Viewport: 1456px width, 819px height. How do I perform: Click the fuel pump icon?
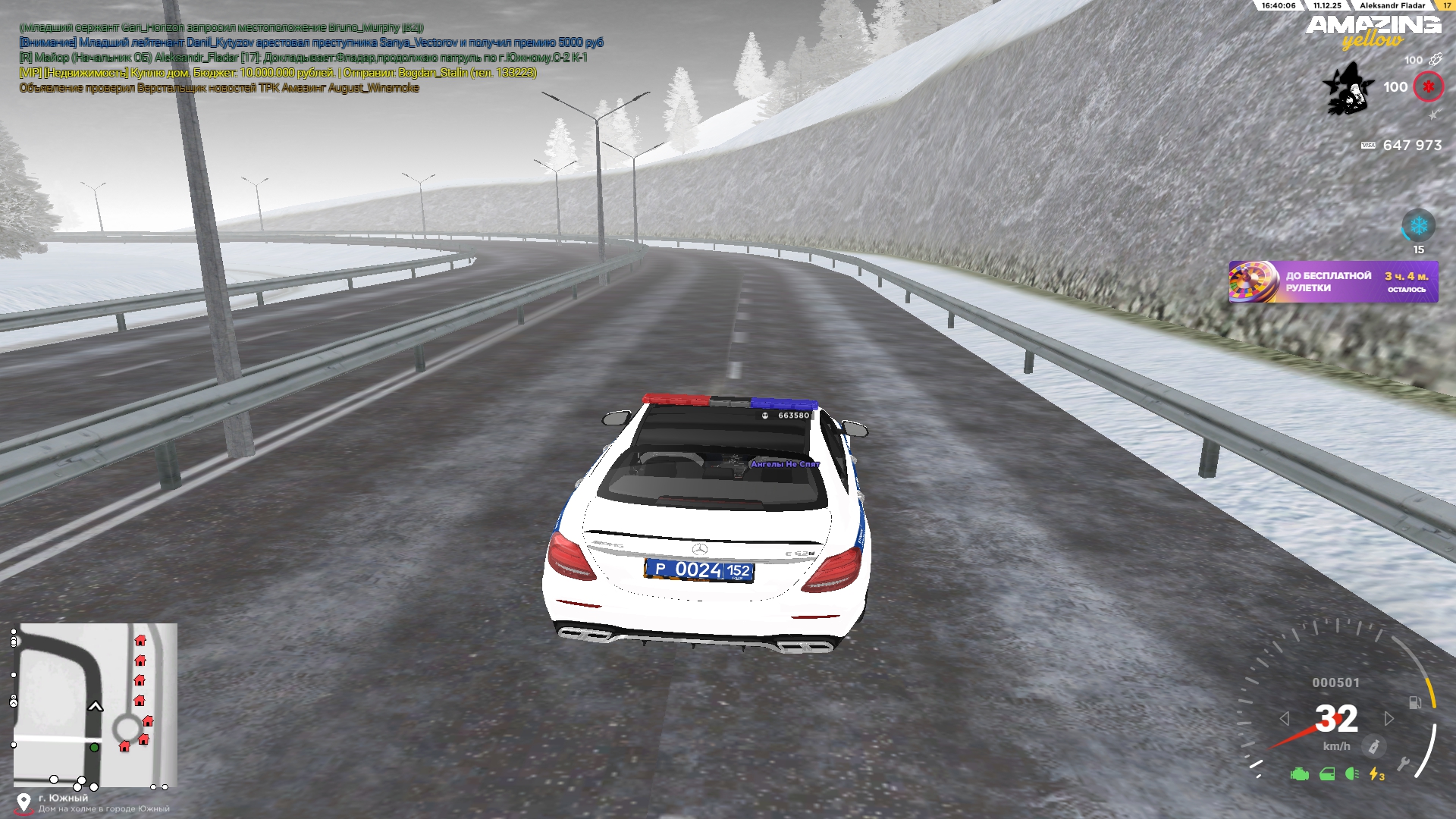click(1414, 703)
